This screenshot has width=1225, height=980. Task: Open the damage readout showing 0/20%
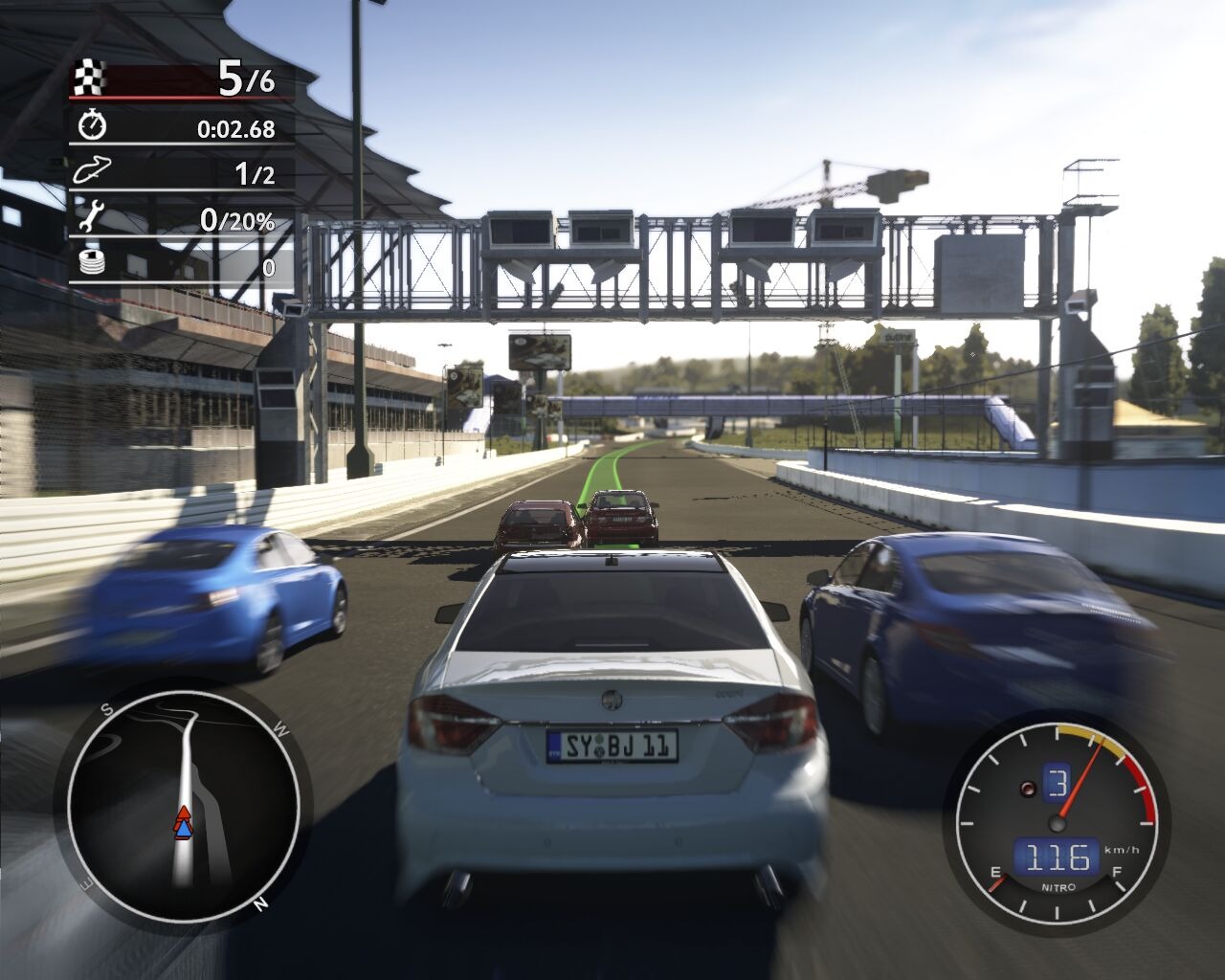[238, 220]
